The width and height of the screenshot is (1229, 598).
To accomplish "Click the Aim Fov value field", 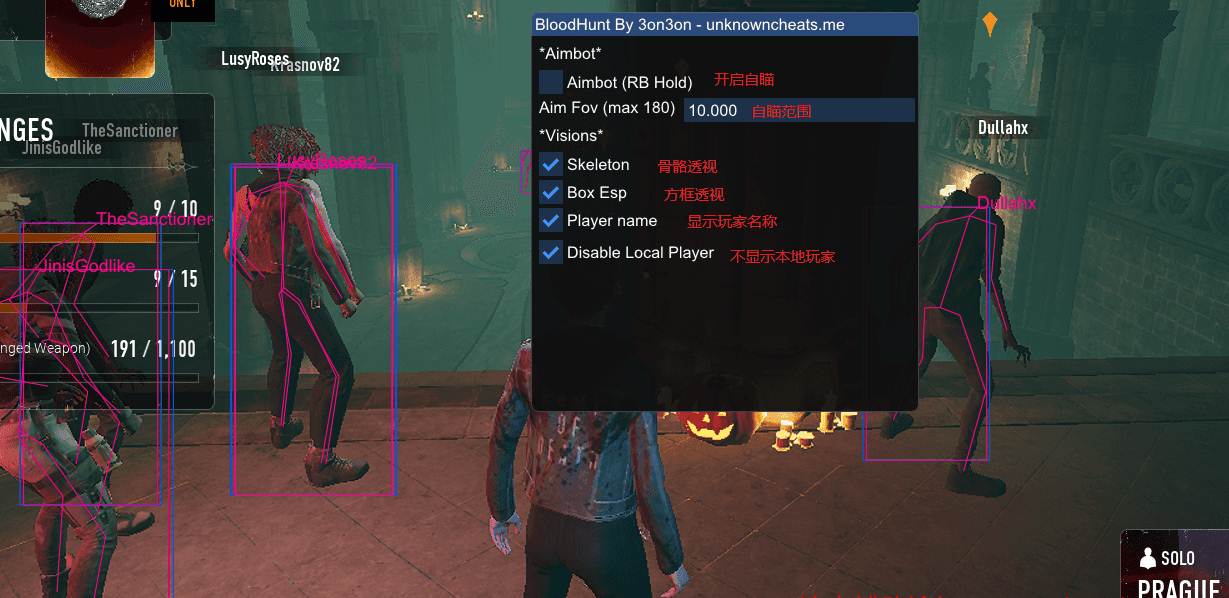I will pyautogui.click(x=799, y=110).
